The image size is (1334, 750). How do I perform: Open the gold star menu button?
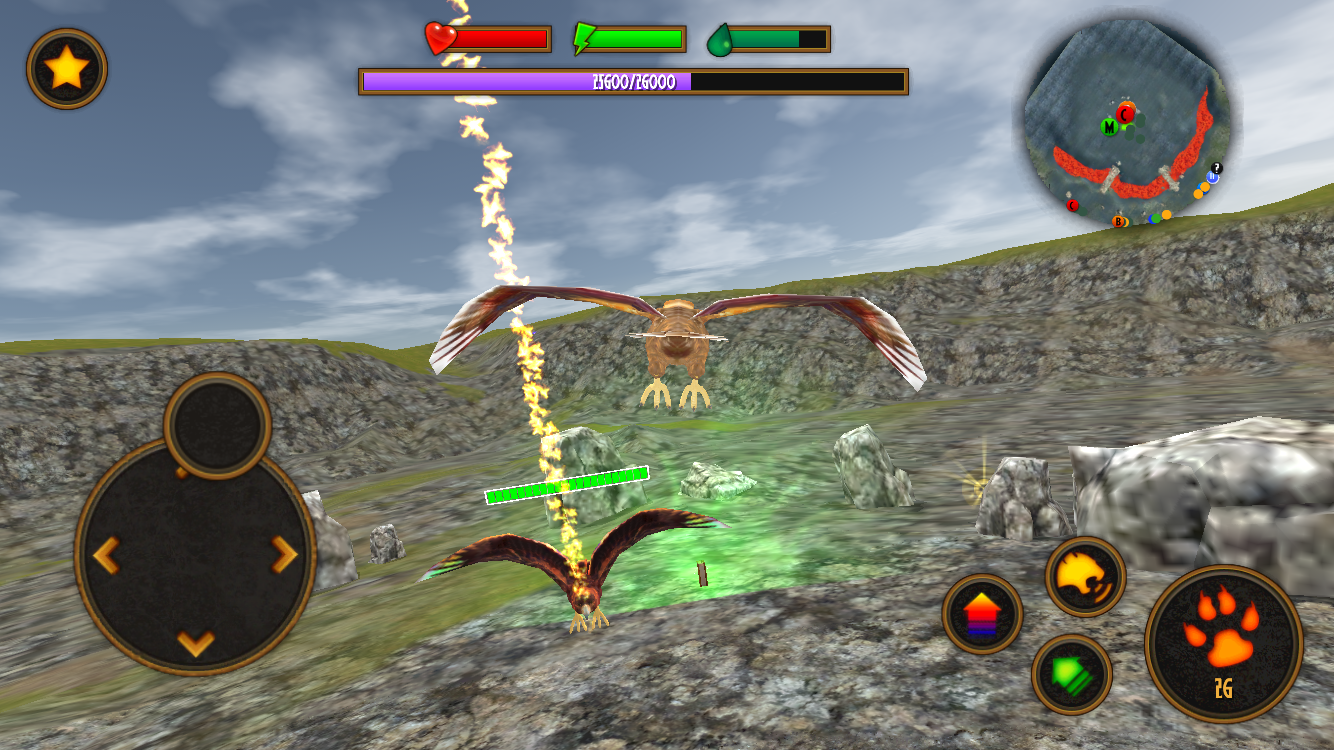click(x=65, y=67)
